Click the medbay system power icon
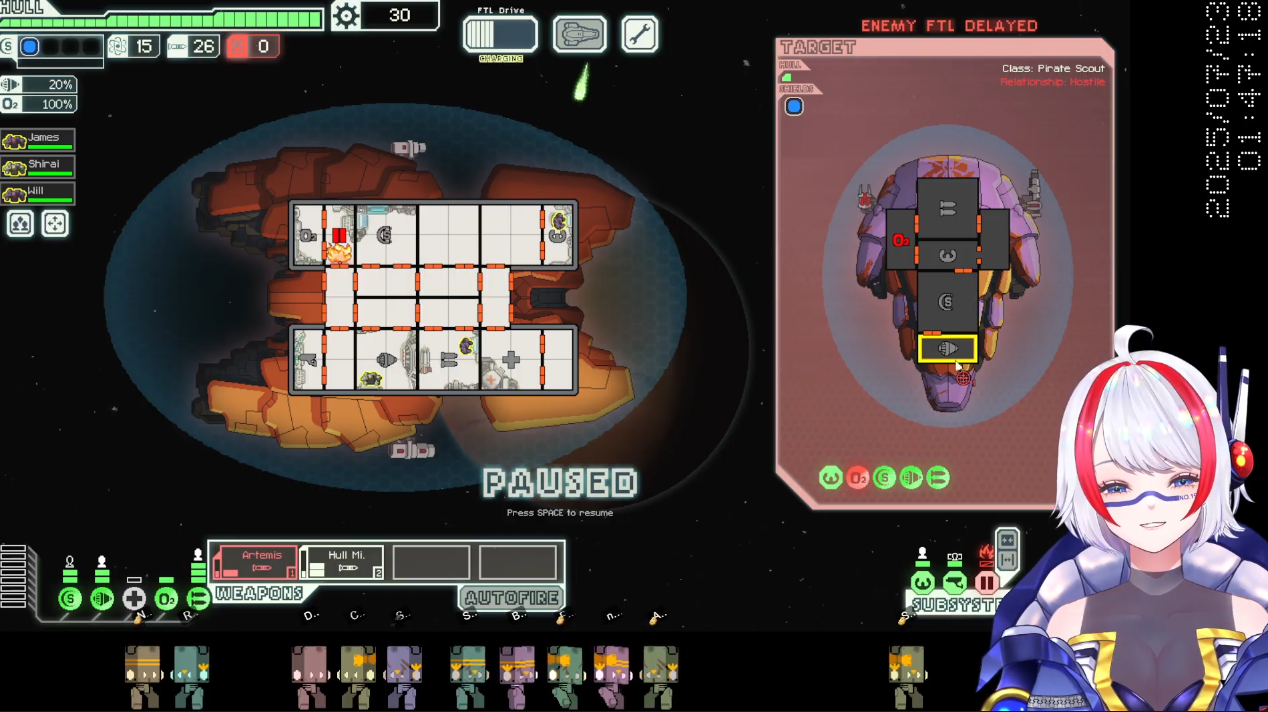This screenshot has height=712, width=1268. coord(134,599)
